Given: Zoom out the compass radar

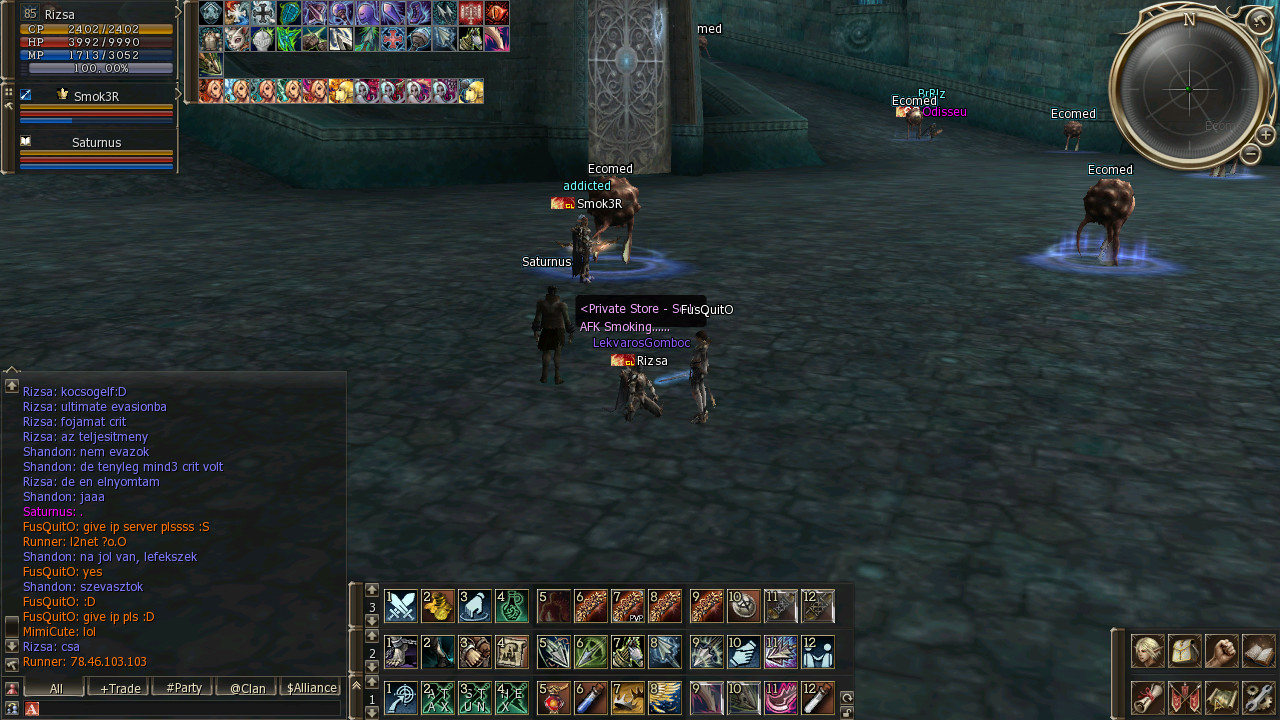Looking at the screenshot, I should point(1250,154).
